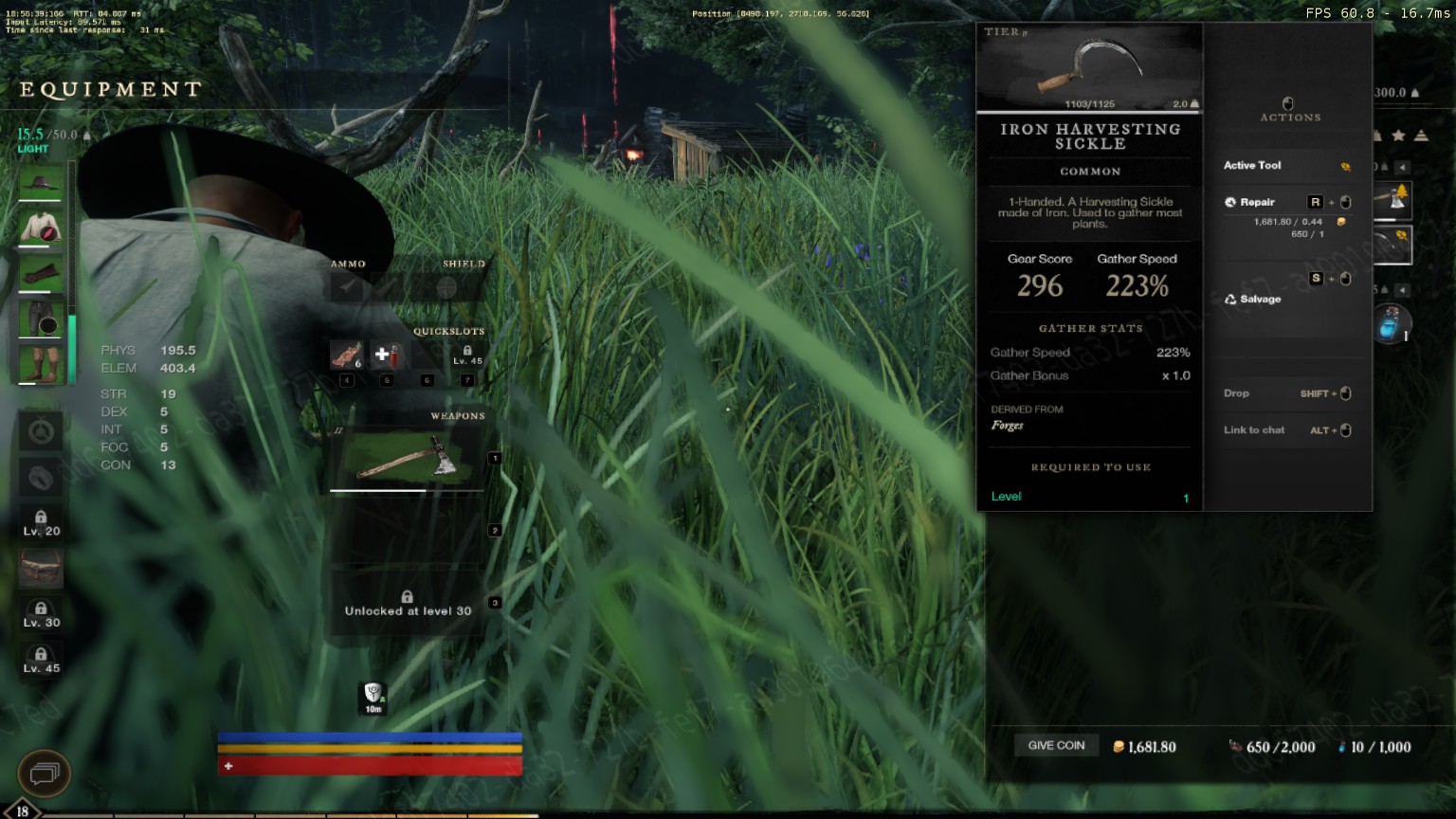The height and width of the screenshot is (819, 1456).
Task: Choose the Drop action
Action: (1236, 393)
